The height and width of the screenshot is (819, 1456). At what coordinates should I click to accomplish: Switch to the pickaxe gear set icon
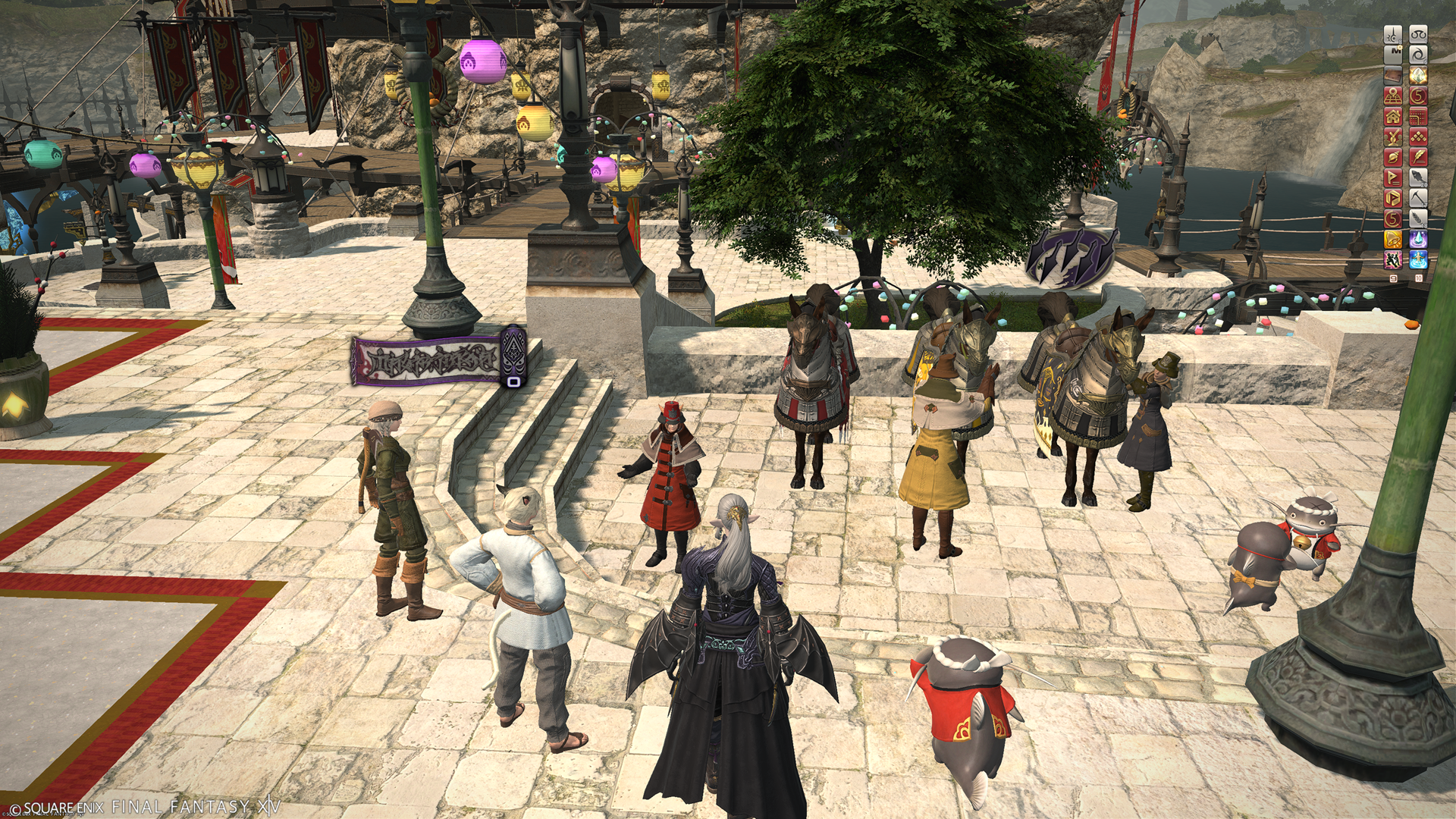coord(1417,199)
